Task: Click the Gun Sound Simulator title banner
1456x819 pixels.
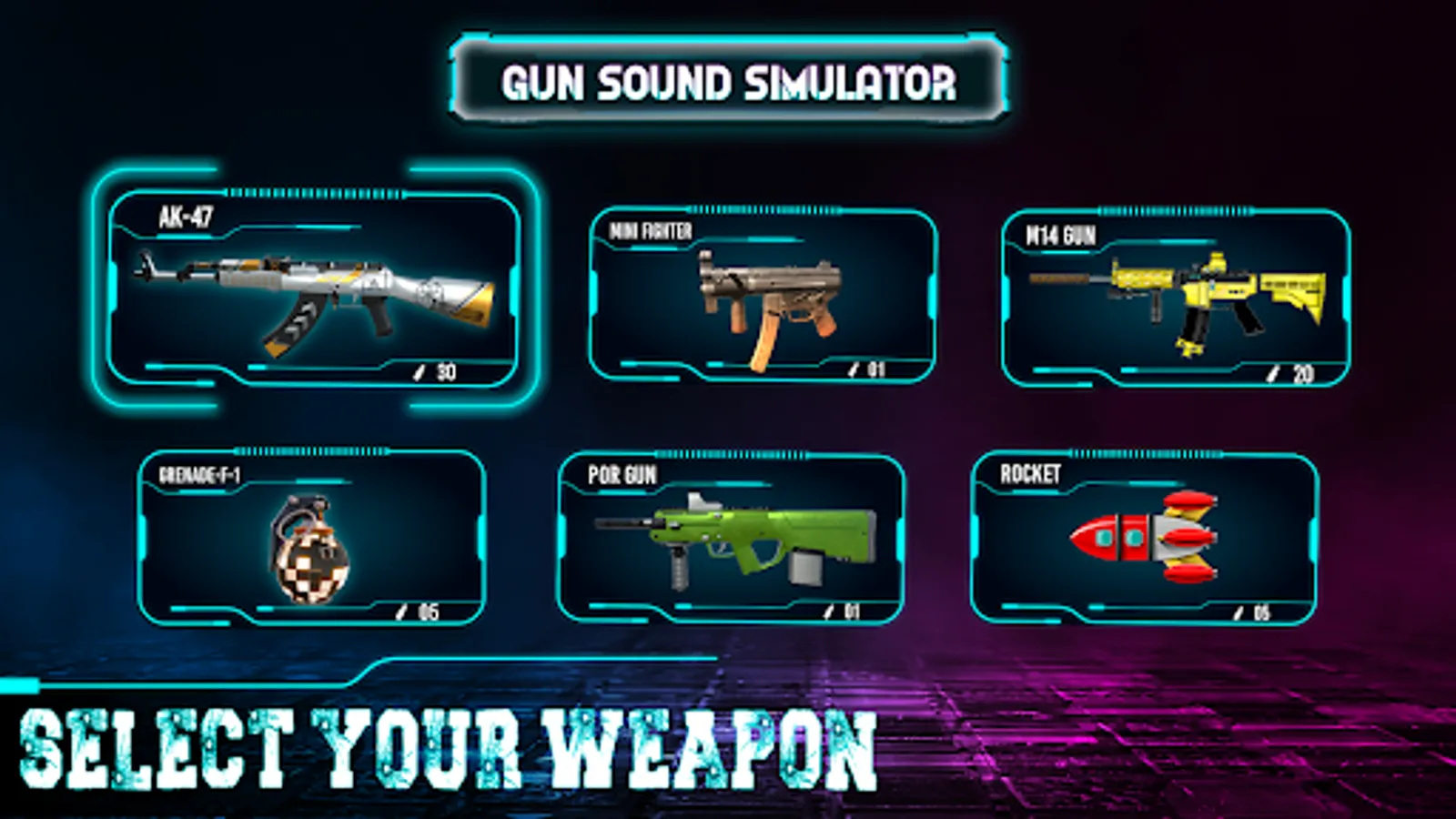Action: tap(728, 84)
